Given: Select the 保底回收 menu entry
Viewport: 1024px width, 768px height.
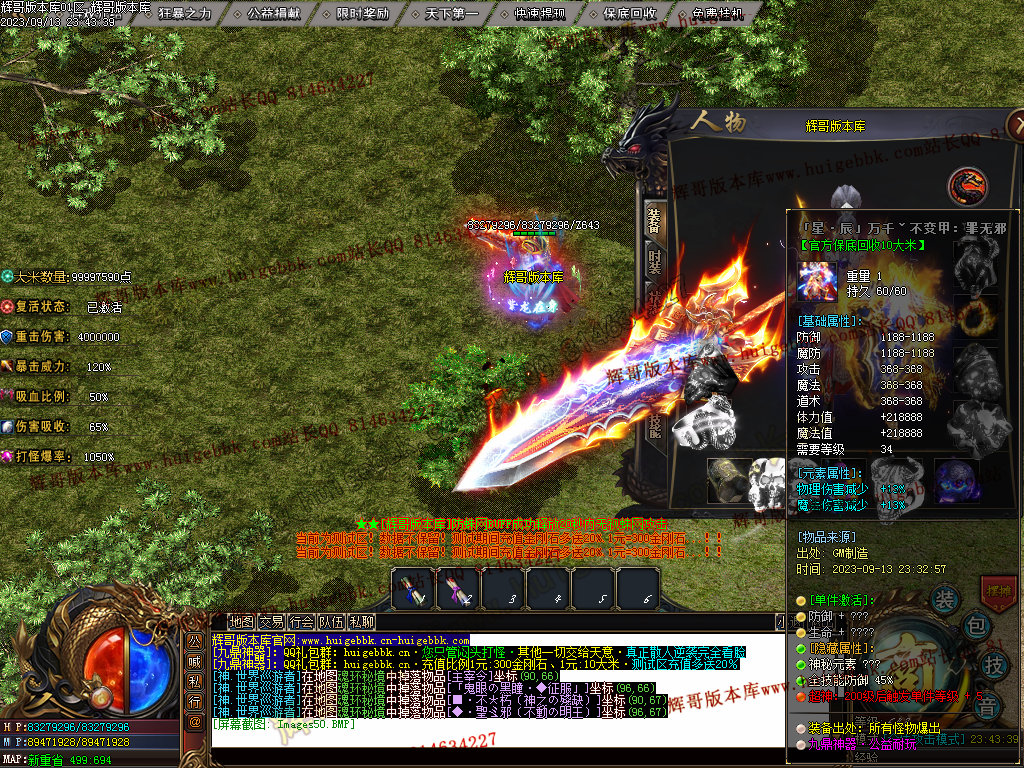Looking at the screenshot, I should point(630,14).
